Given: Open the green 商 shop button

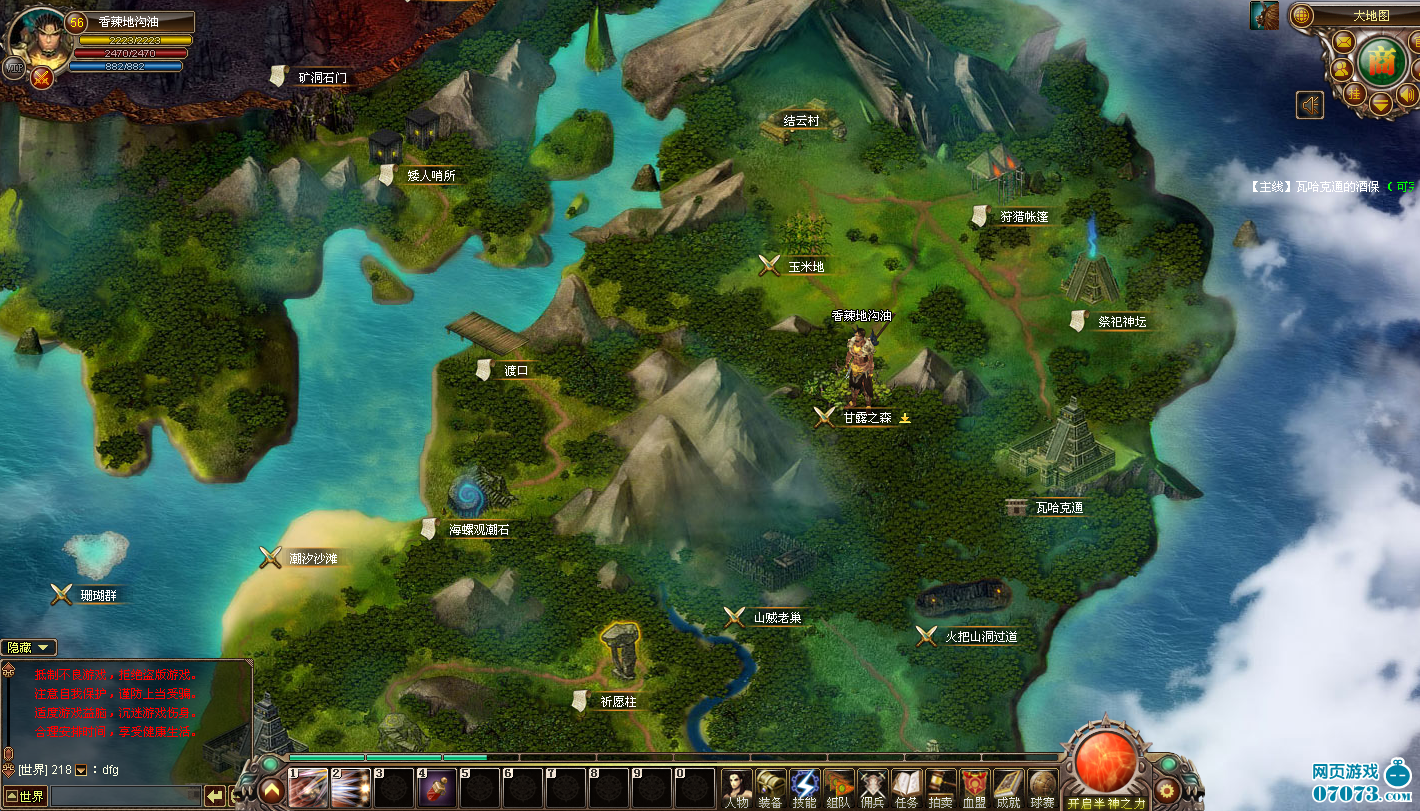Looking at the screenshot, I should [1382, 60].
